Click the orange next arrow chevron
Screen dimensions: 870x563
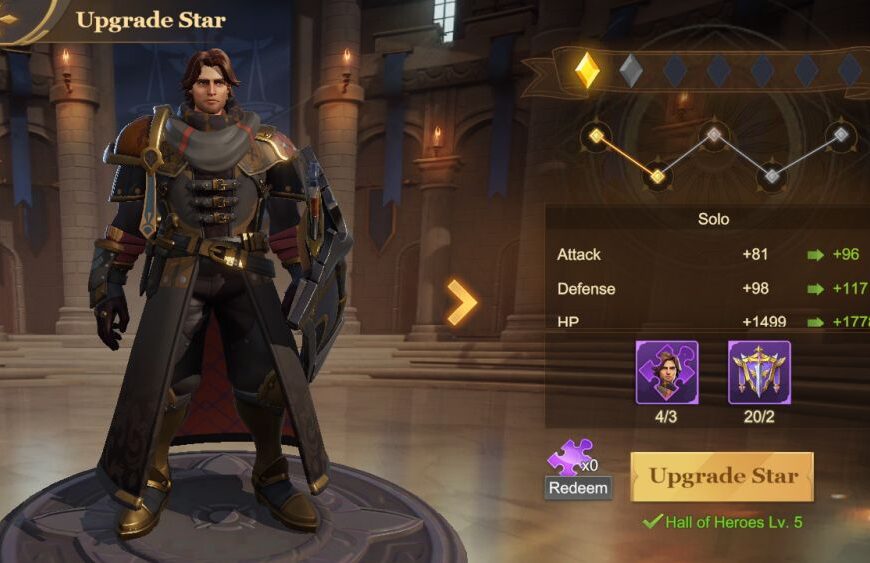(x=461, y=303)
